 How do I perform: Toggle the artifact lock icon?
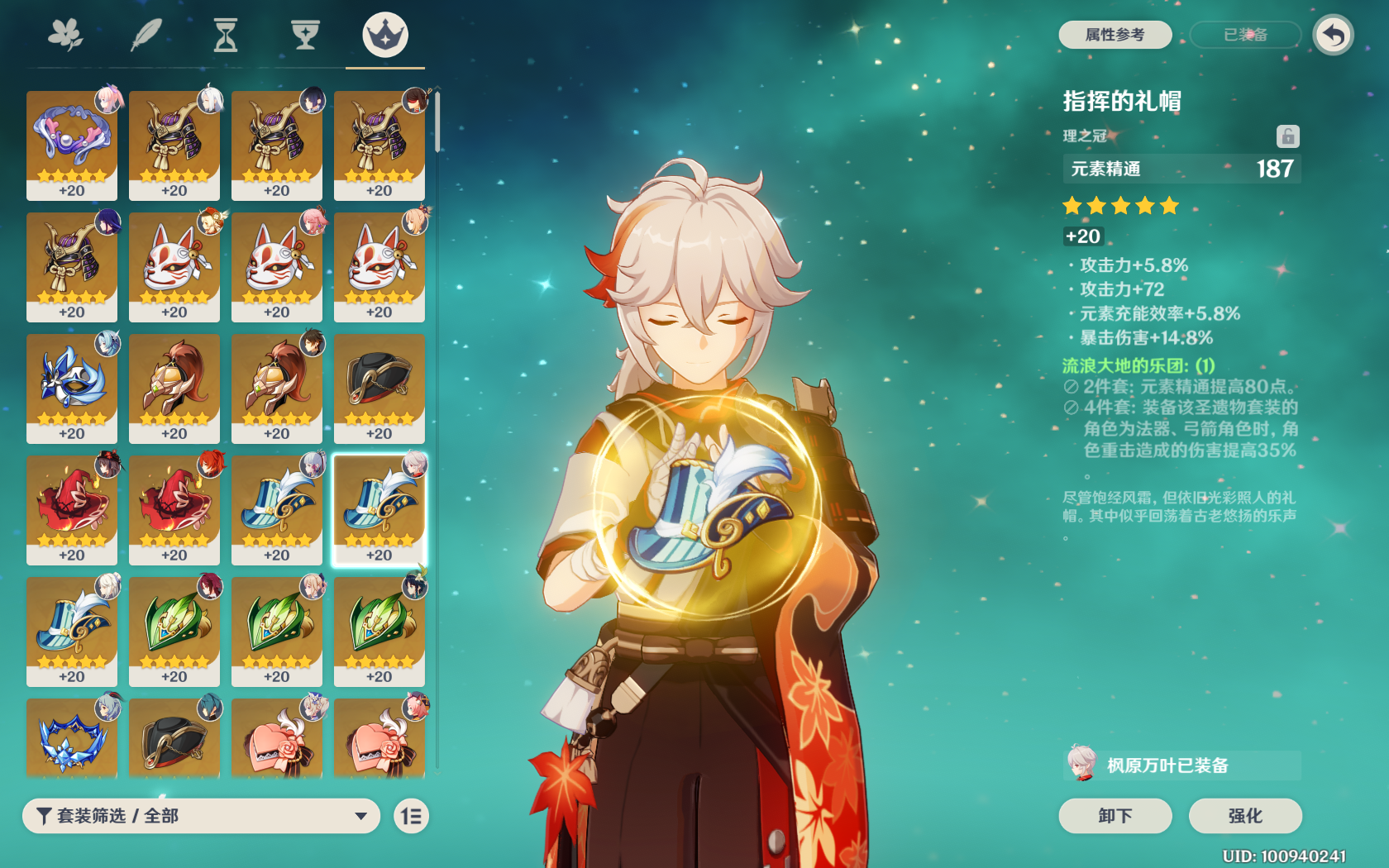click(x=1287, y=136)
